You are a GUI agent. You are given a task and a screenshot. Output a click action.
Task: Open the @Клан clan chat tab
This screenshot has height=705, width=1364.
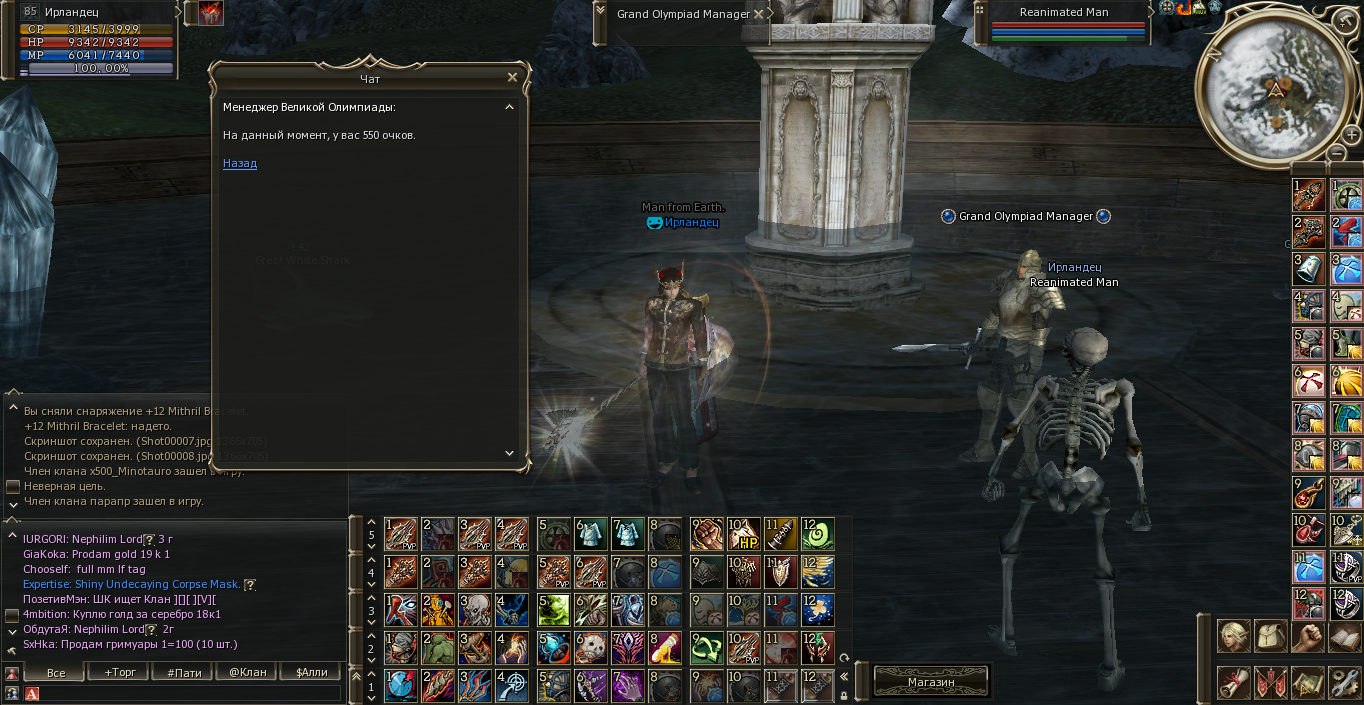point(248,672)
